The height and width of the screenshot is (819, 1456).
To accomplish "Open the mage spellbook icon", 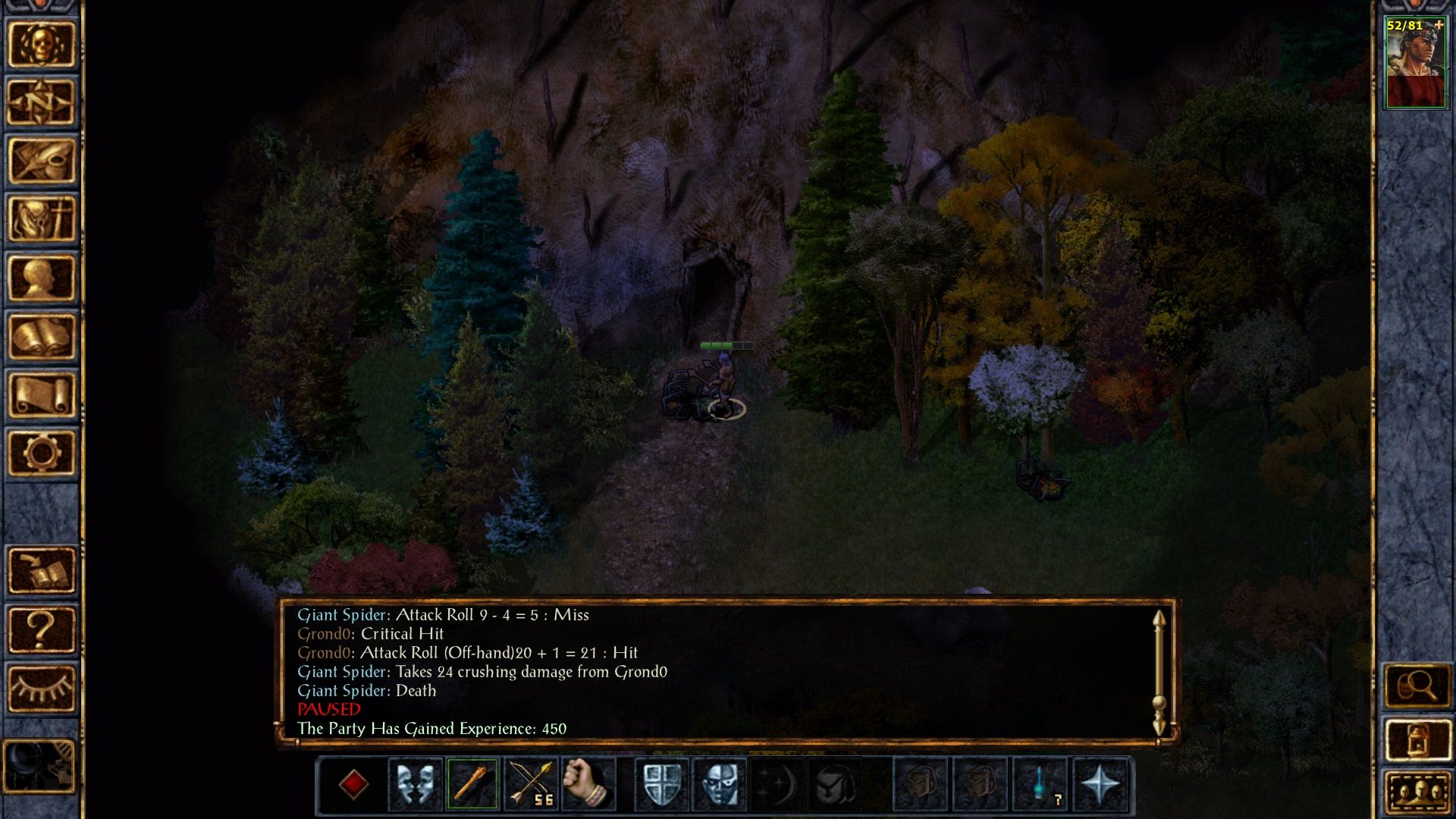I will [x=42, y=336].
